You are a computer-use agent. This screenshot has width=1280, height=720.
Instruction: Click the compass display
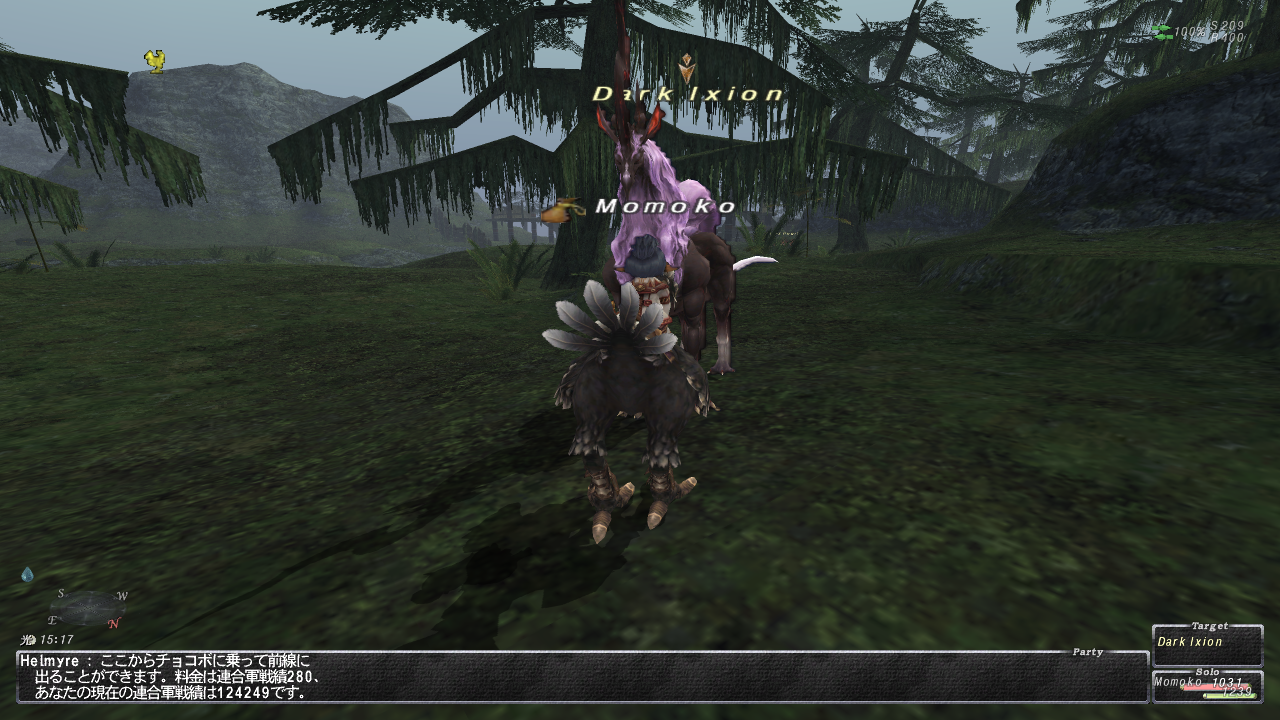[x=88, y=608]
